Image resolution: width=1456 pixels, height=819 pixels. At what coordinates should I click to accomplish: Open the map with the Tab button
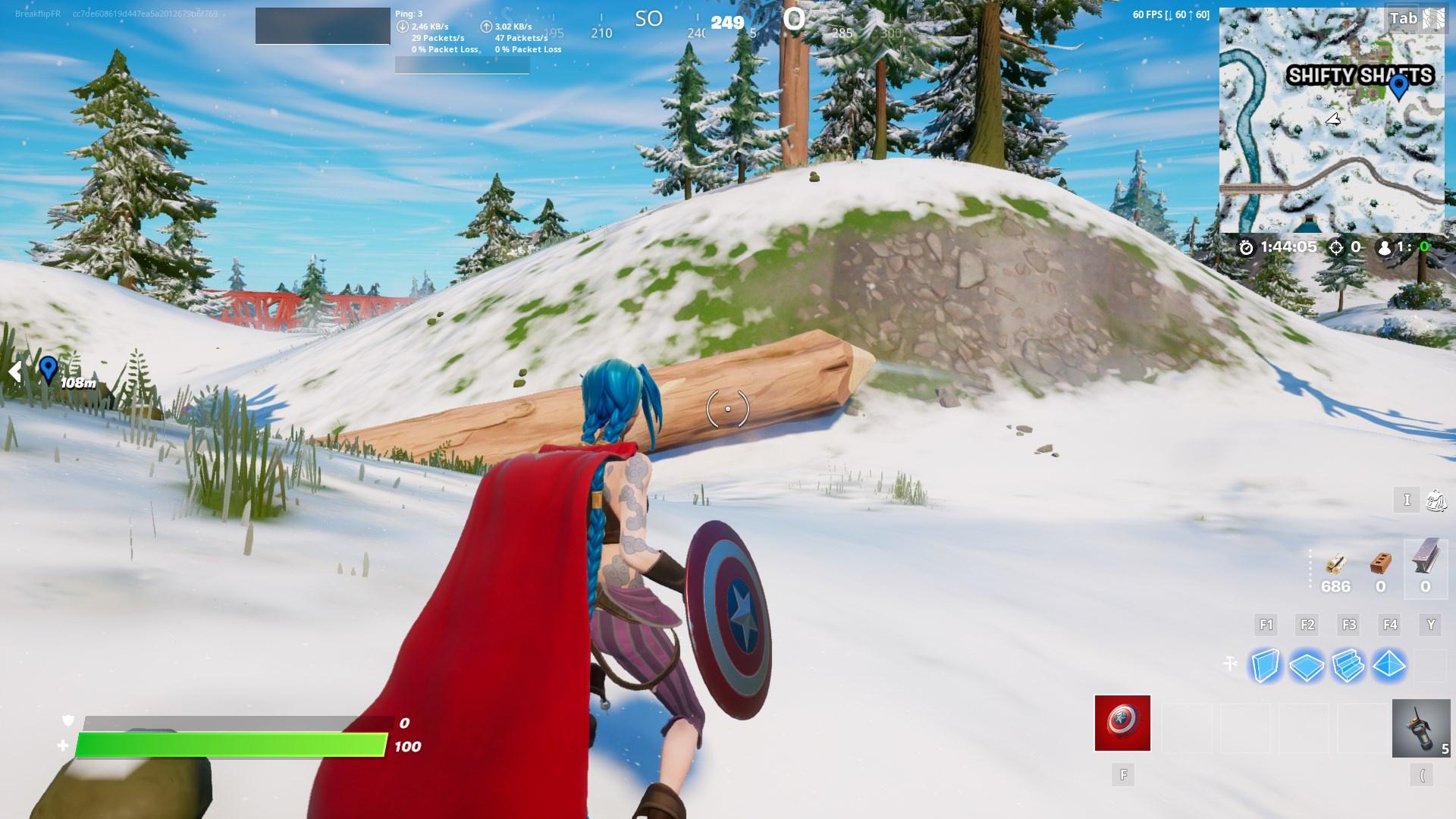[x=1404, y=17]
